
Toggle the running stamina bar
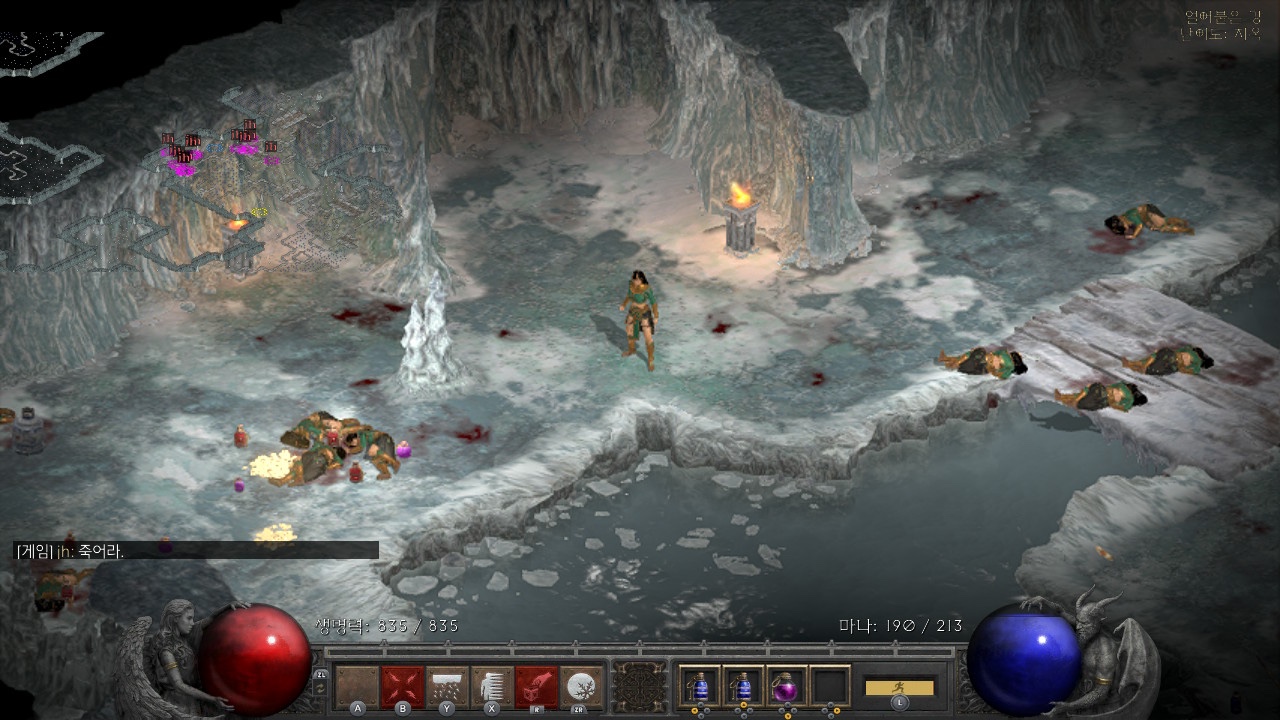pos(899,687)
